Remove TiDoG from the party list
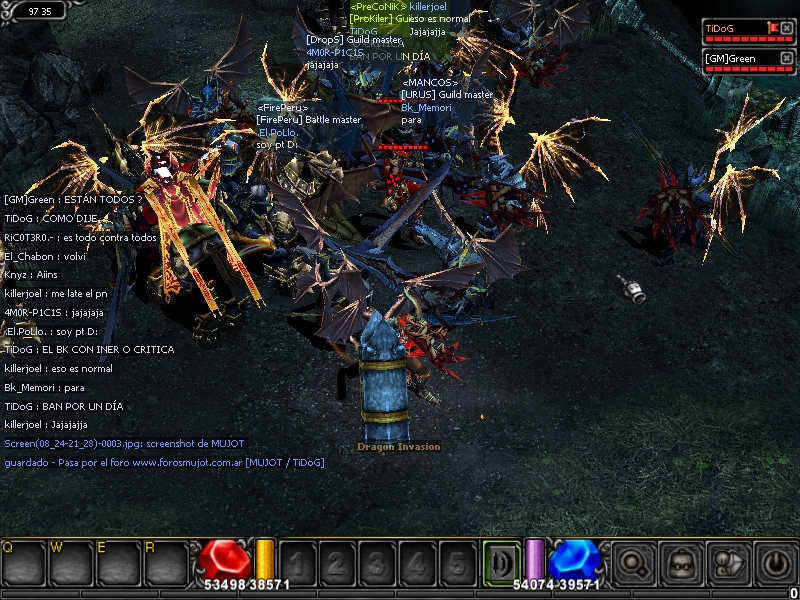This screenshot has width=800, height=600. coord(788,29)
